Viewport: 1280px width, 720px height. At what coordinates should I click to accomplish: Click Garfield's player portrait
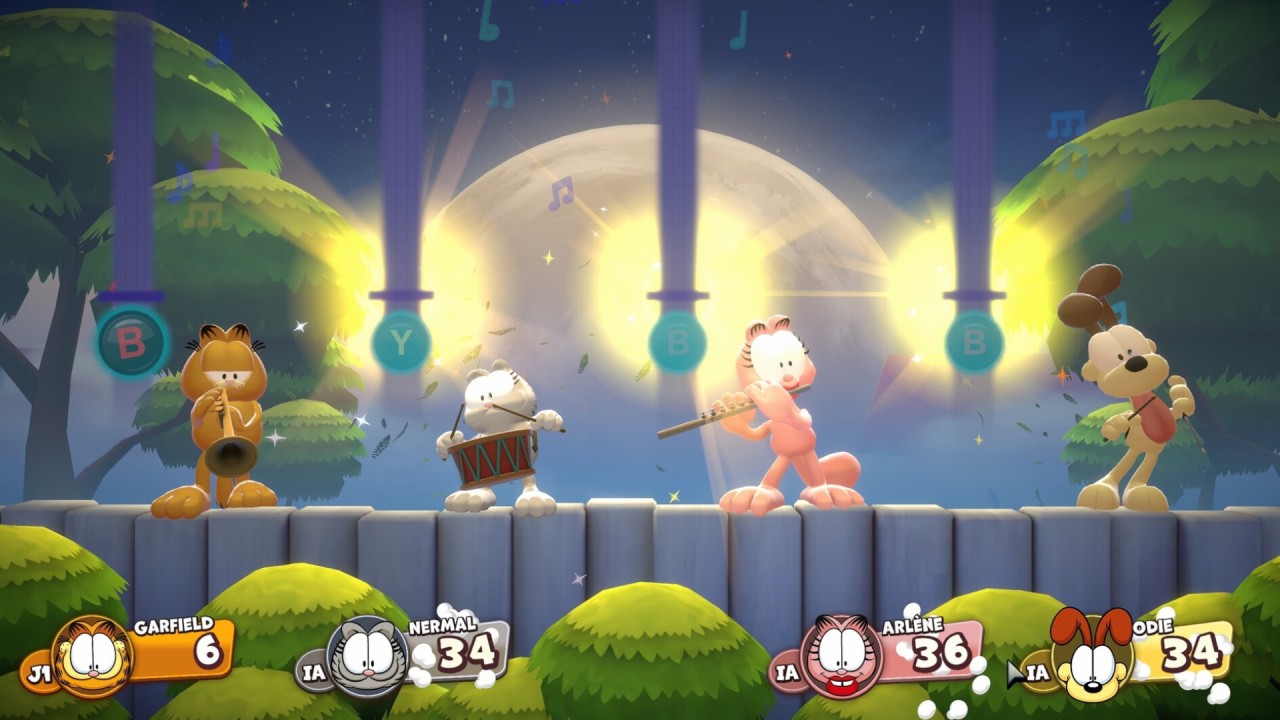[x=92, y=657]
